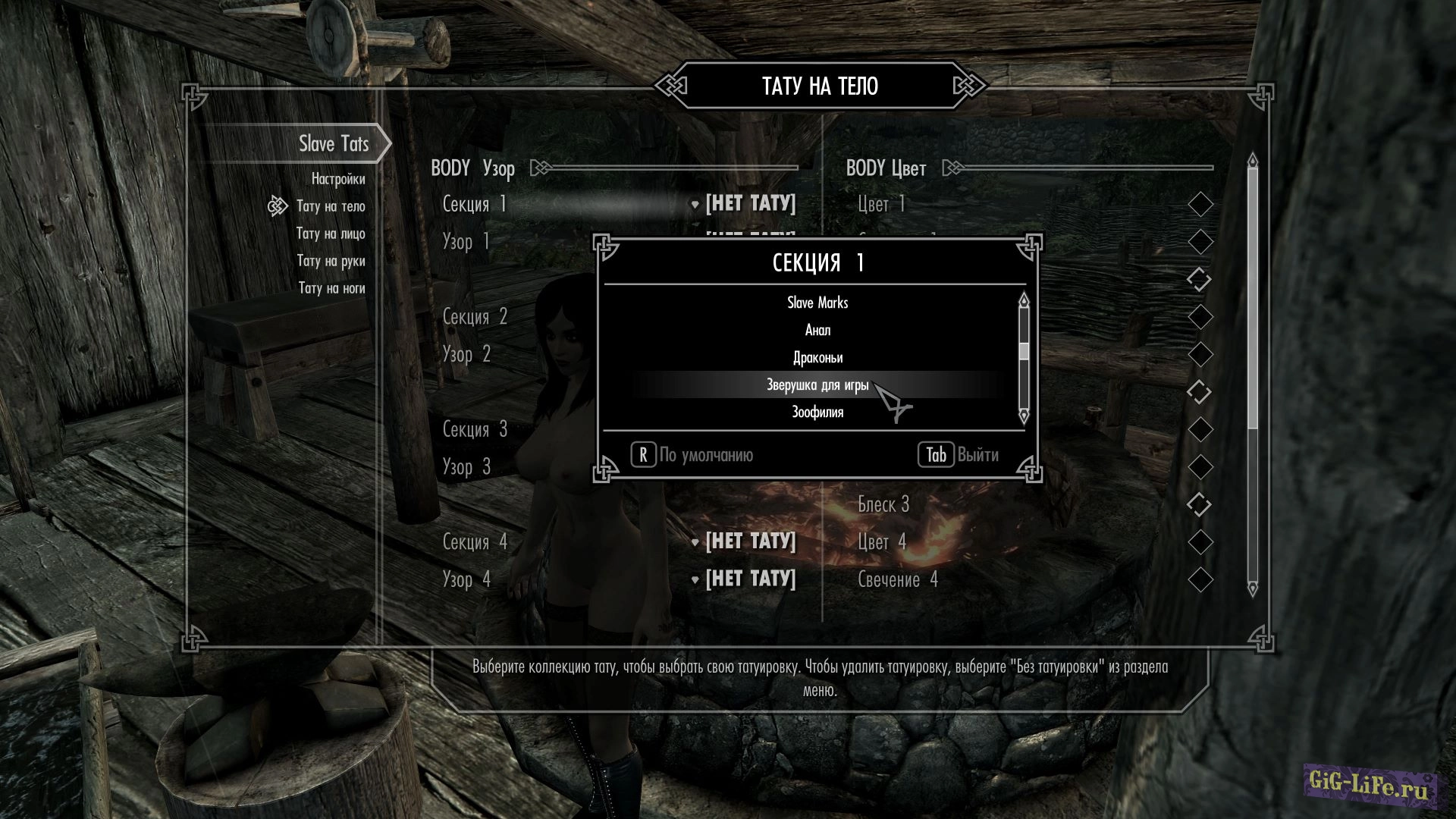Image resolution: width=1456 pixels, height=819 pixels.
Task: Go to Тату на ноги page
Action: [331, 288]
